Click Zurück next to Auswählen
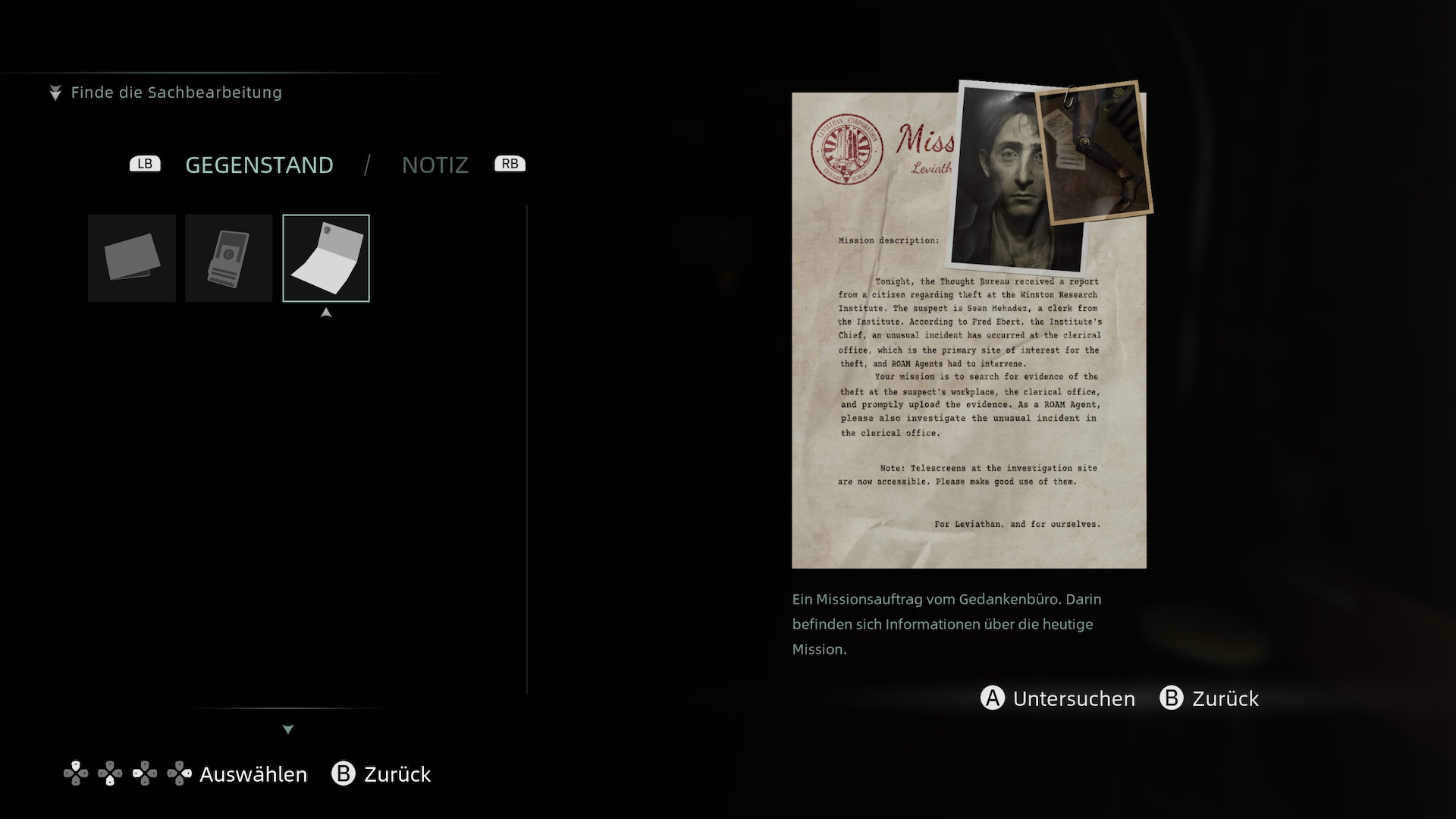The image size is (1456, 819). [381, 774]
